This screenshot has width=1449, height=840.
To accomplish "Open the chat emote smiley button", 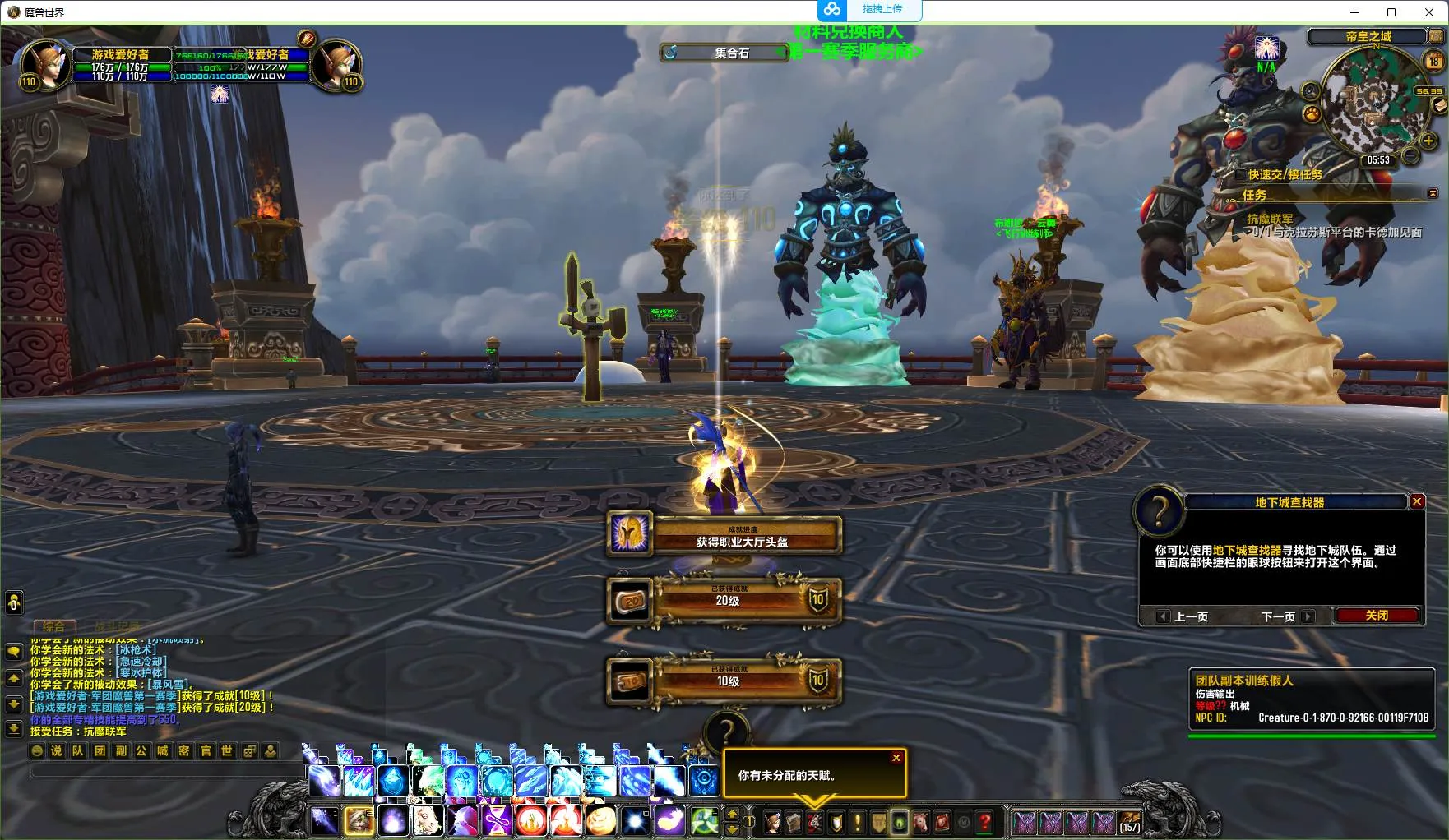I will 36,750.
